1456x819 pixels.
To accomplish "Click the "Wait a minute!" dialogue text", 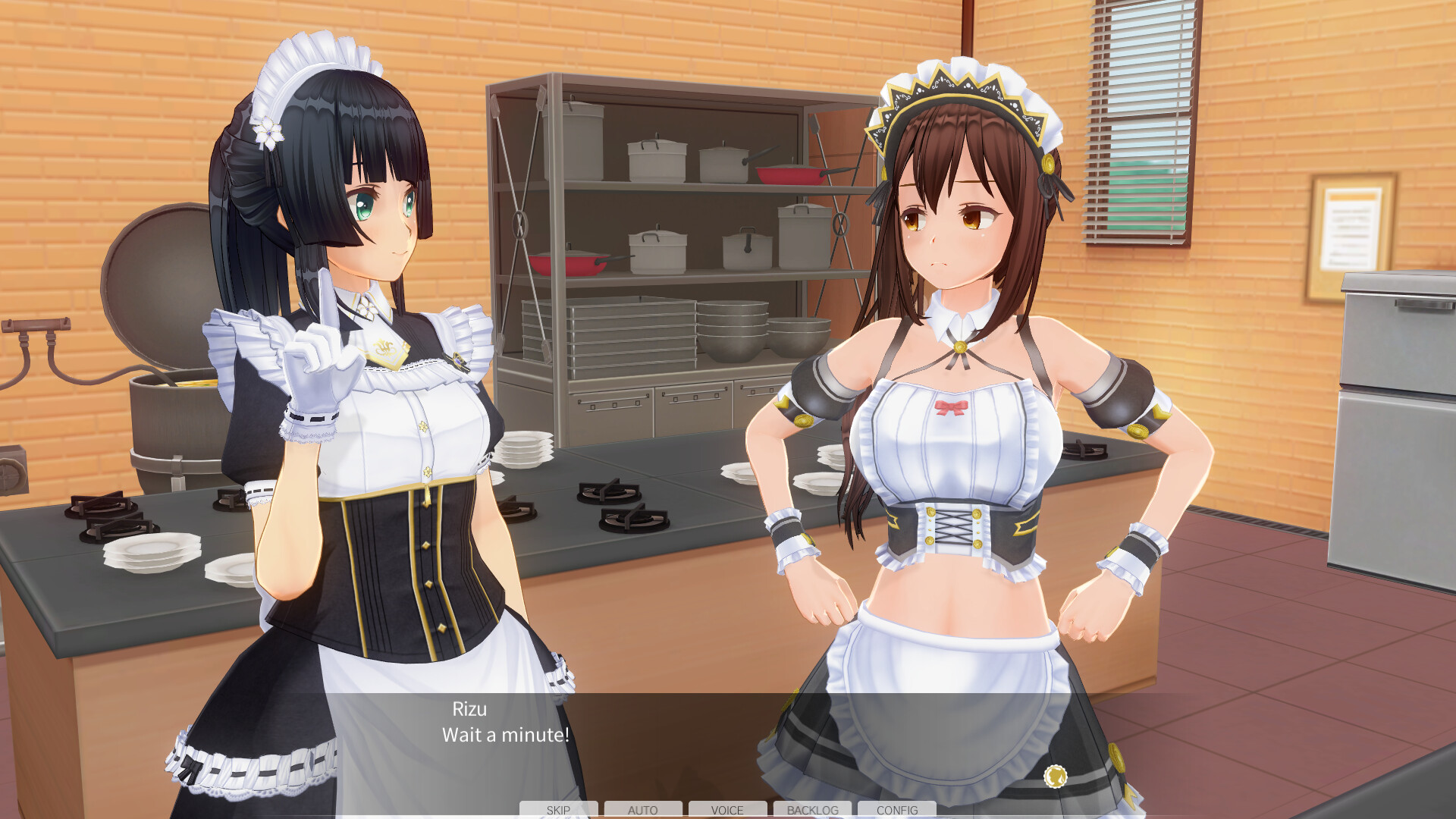I will click(505, 734).
